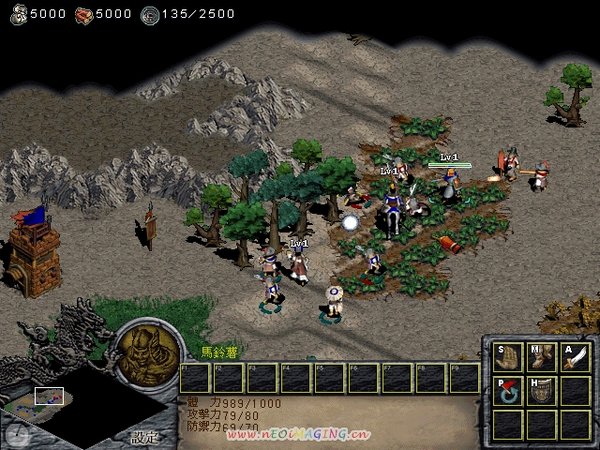Screen dimensions: 600x450
Task: Select the Attack command sword icon
Action: 575,357
